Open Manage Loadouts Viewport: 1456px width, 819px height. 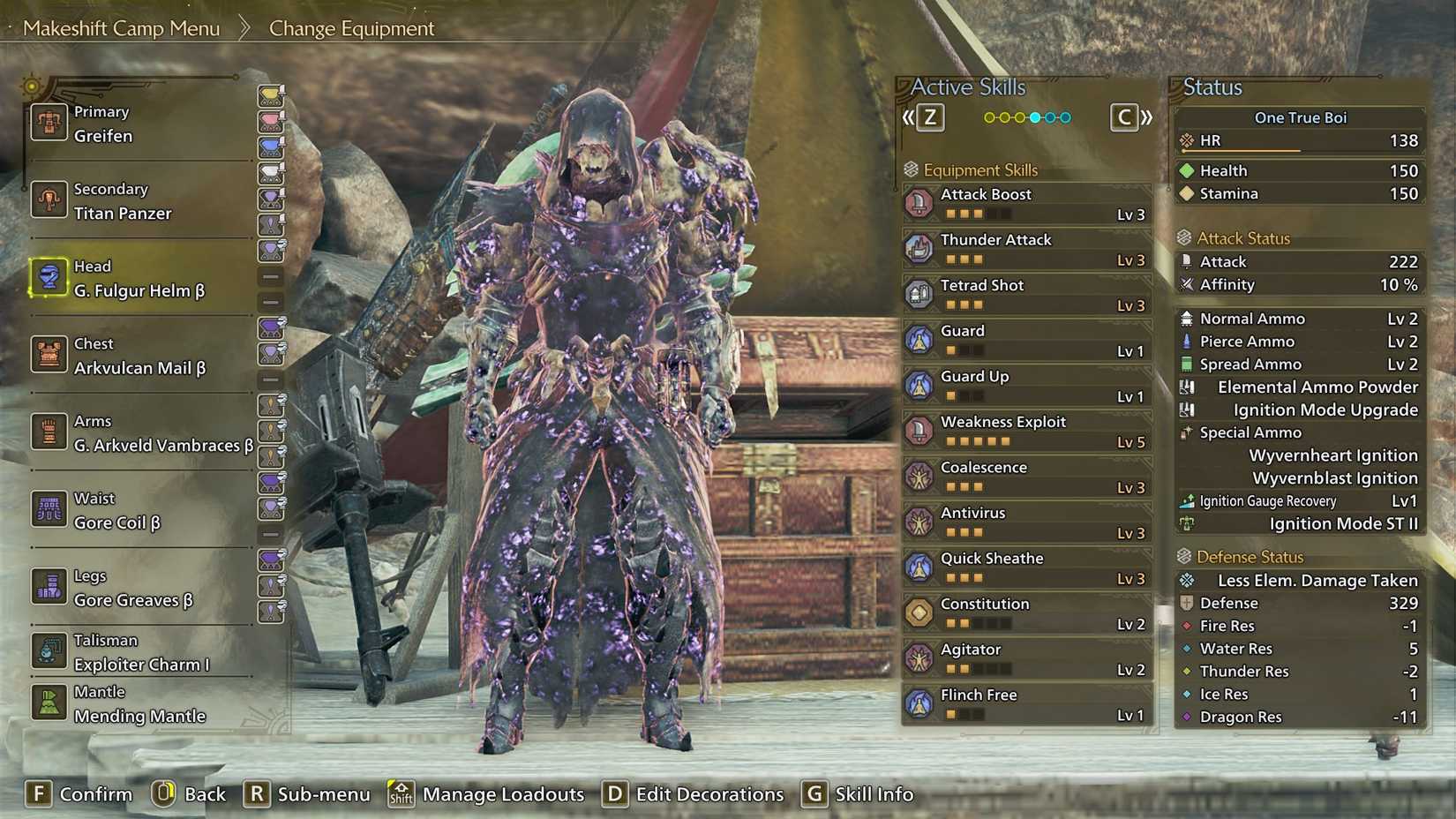pyautogui.click(x=502, y=793)
